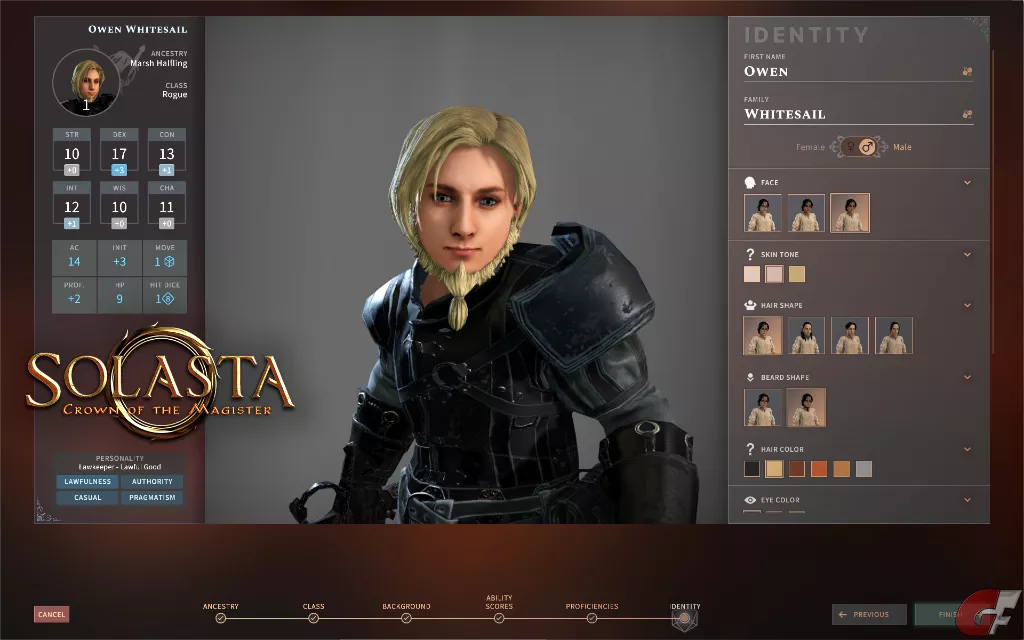Jump to the Ancestry step
1024x640 pixels.
[x=220, y=618]
